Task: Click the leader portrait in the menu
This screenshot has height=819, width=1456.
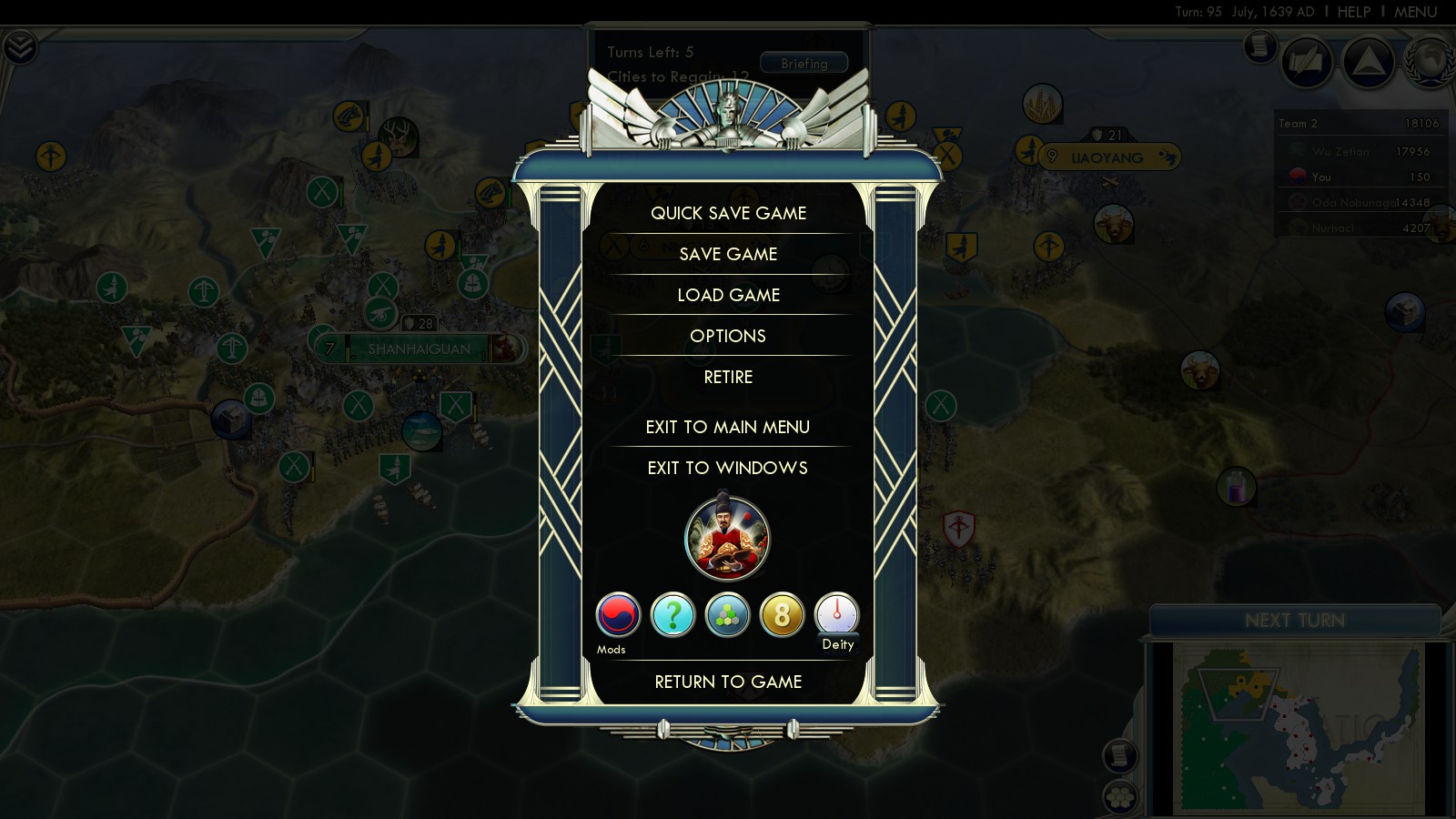Action: (727, 539)
